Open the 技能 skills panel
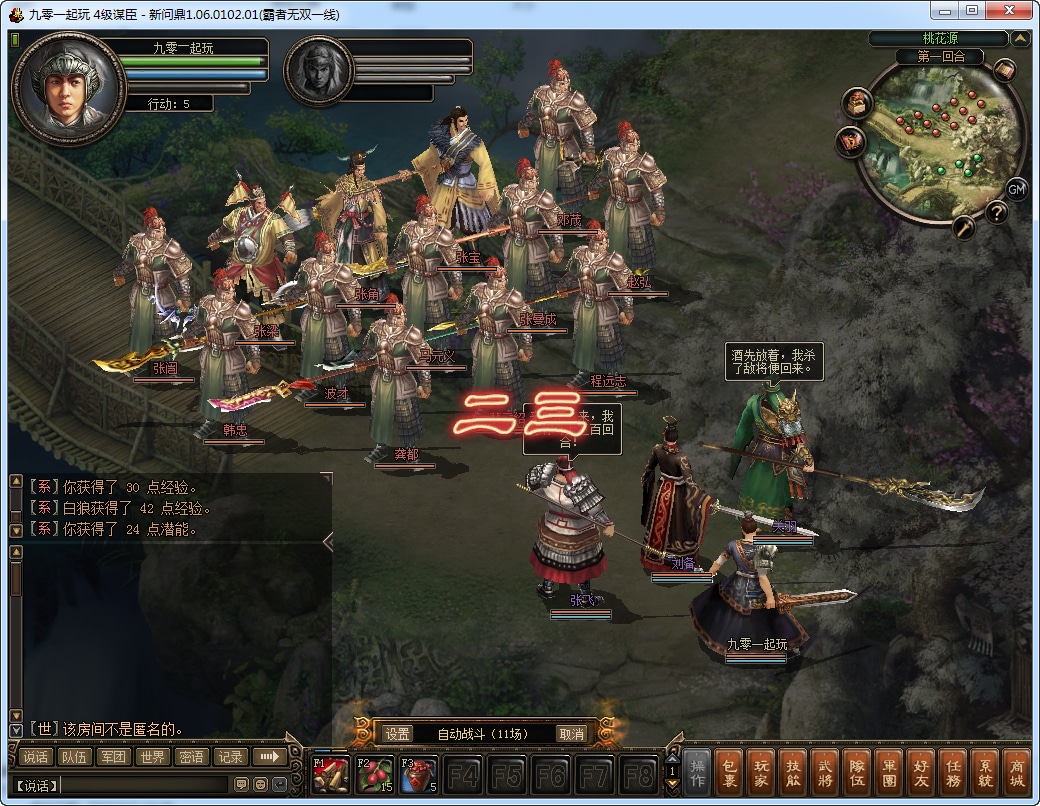Viewport: 1040px width, 806px height. tap(792, 774)
